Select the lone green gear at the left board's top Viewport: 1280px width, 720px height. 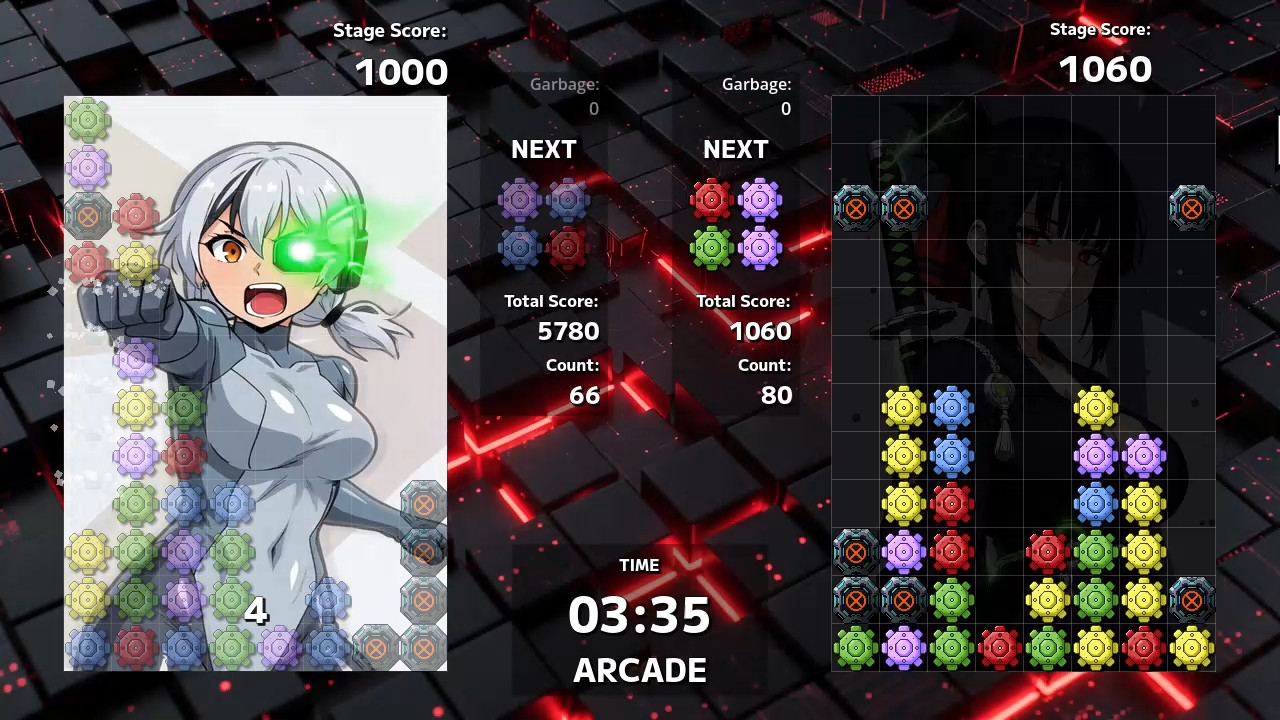click(89, 118)
